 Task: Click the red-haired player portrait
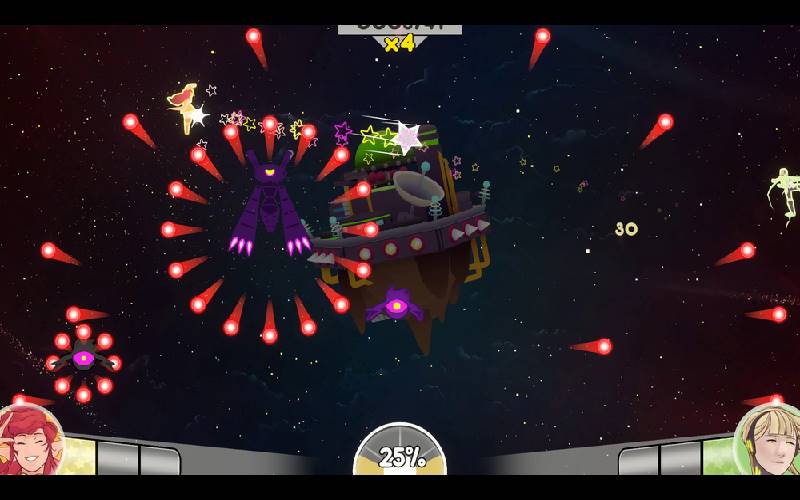coord(28,444)
